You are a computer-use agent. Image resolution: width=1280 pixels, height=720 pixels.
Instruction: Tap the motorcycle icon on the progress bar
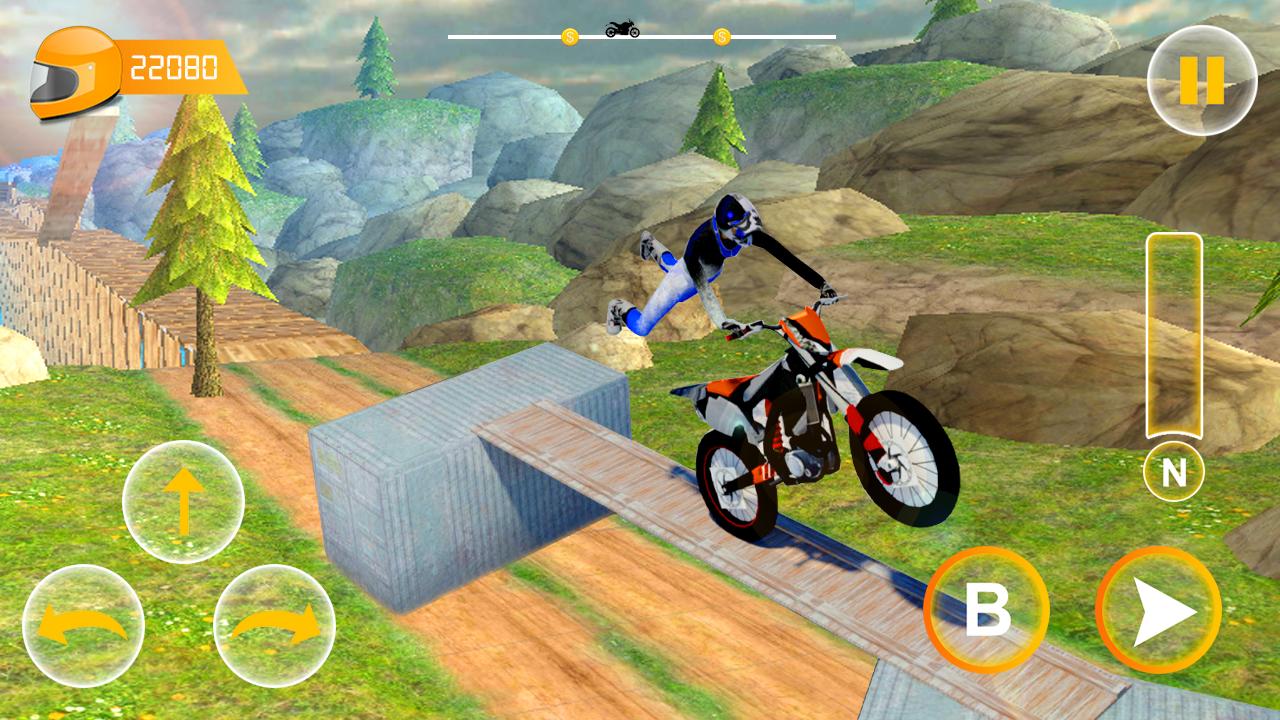point(623,27)
